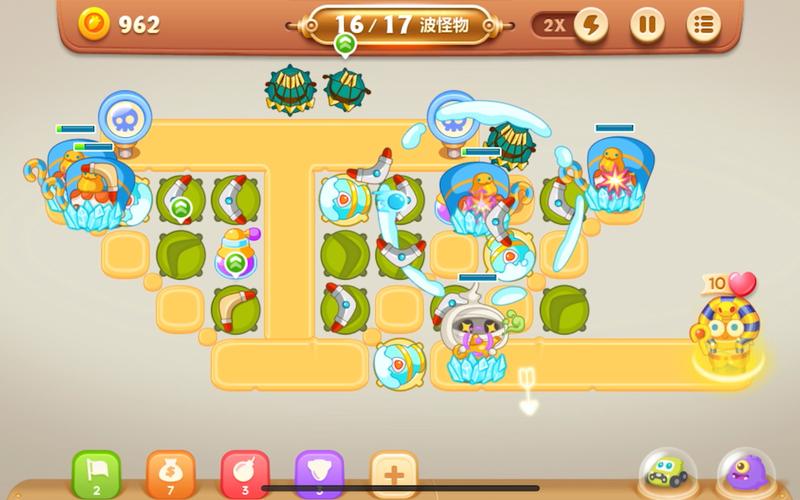Open the list menu button
The width and height of the screenshot is (800, 500).
(x=704, y=24)
